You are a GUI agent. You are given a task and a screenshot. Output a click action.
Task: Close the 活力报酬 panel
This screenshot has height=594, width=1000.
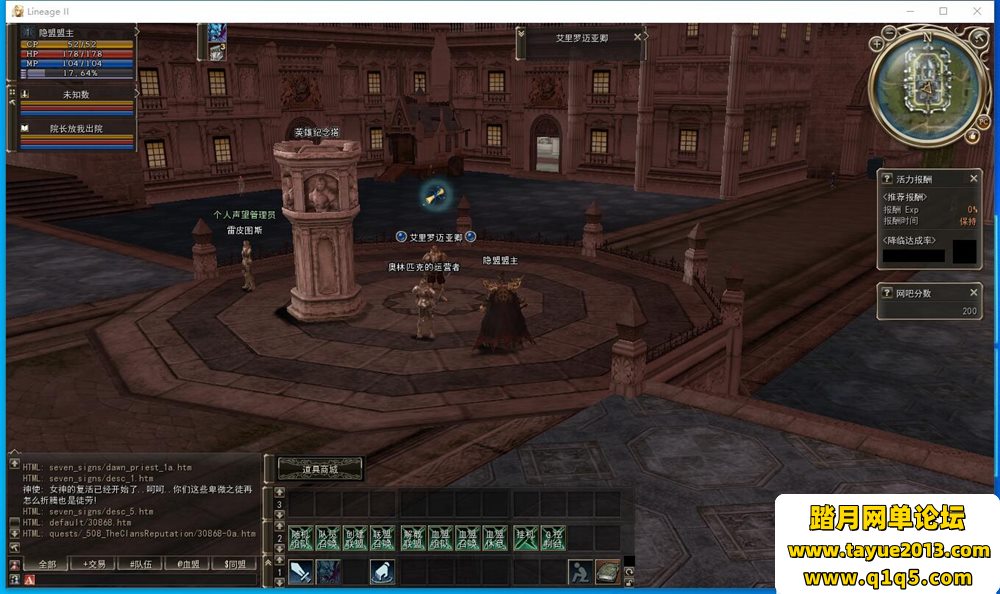click(974, 178)
